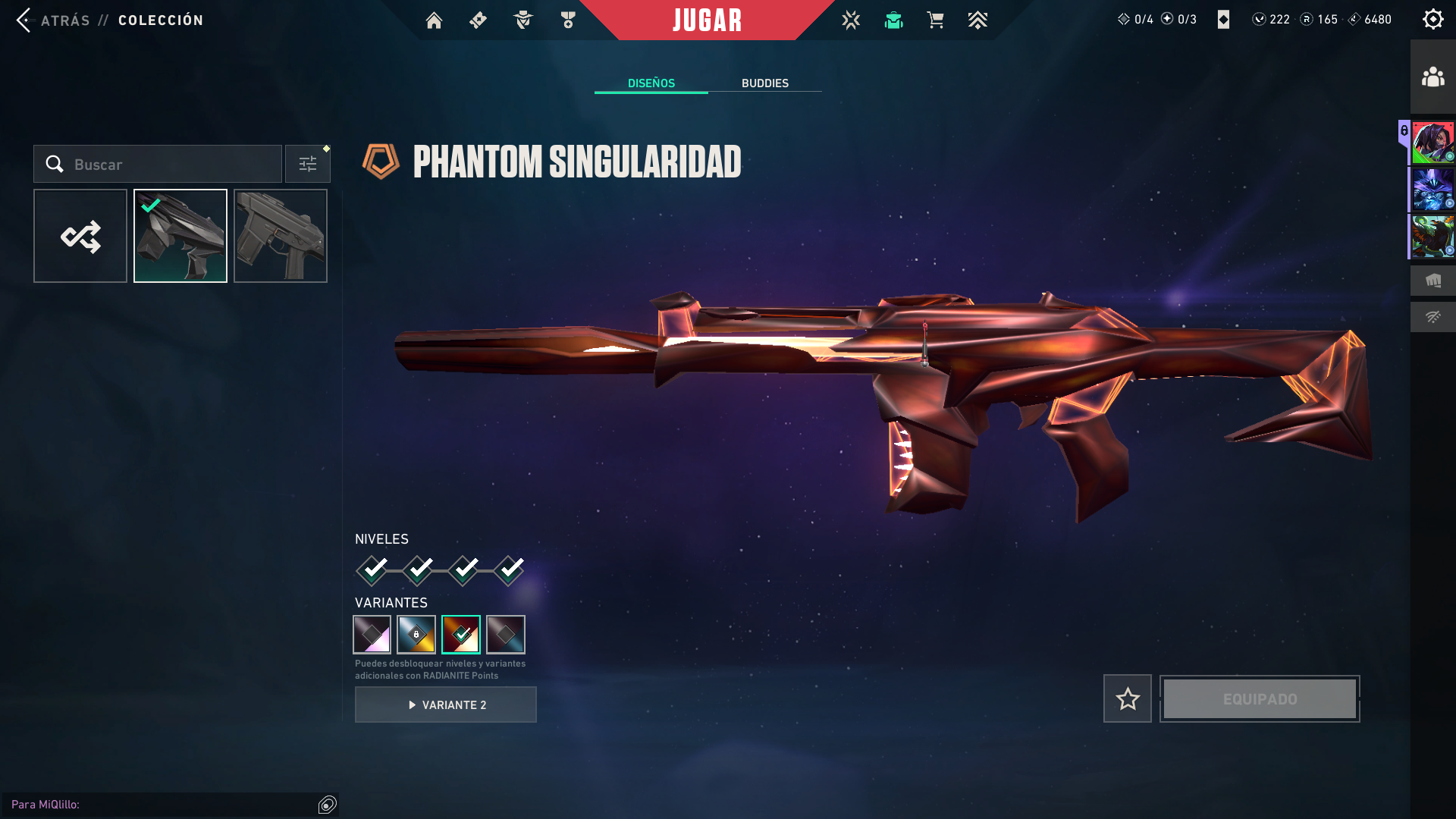Screen dimensions: 1456x819
Task: Open the settings gear
Action: 1432,19
